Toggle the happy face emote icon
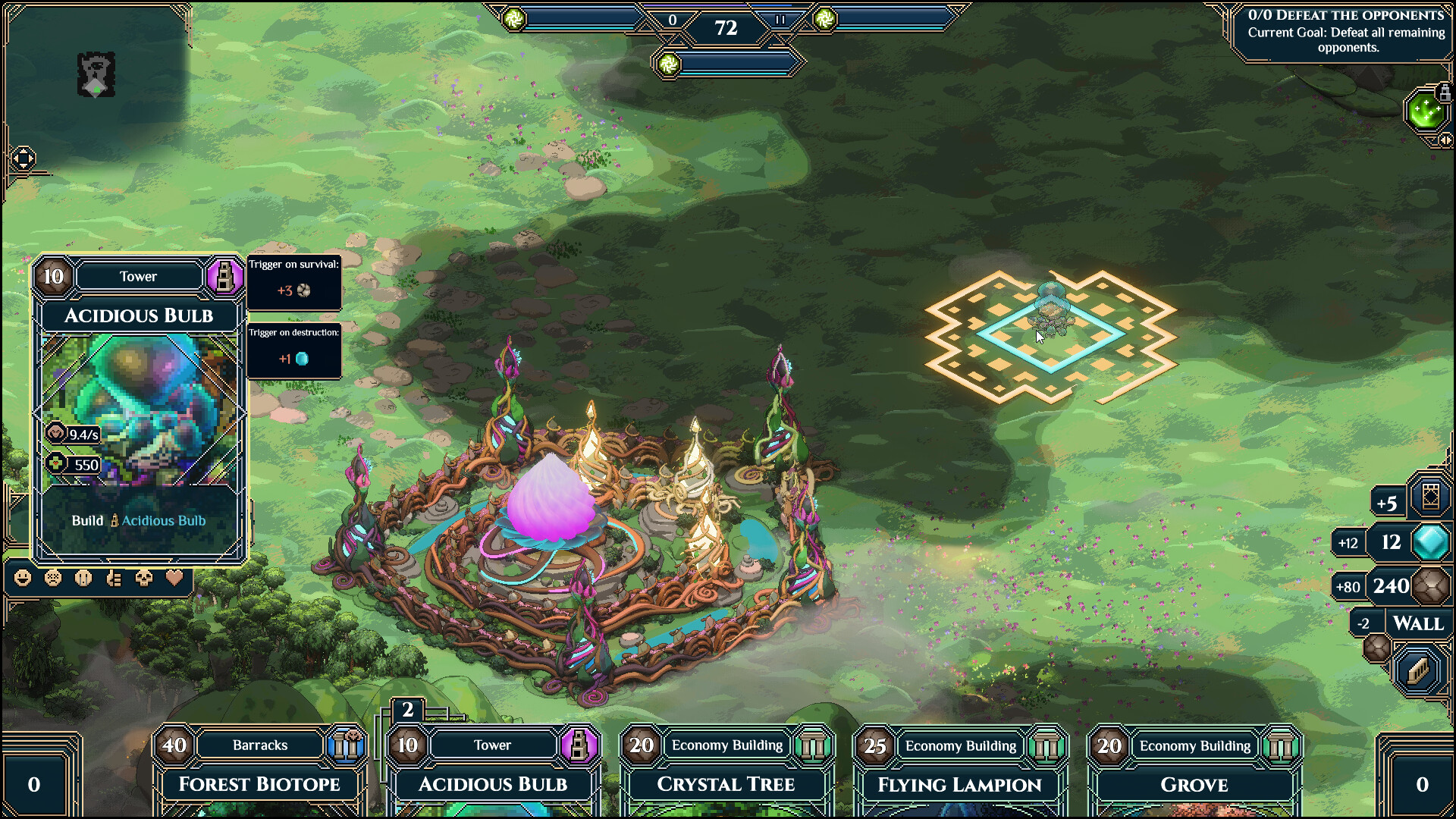 pyautogui.click(x=23, y=579)
